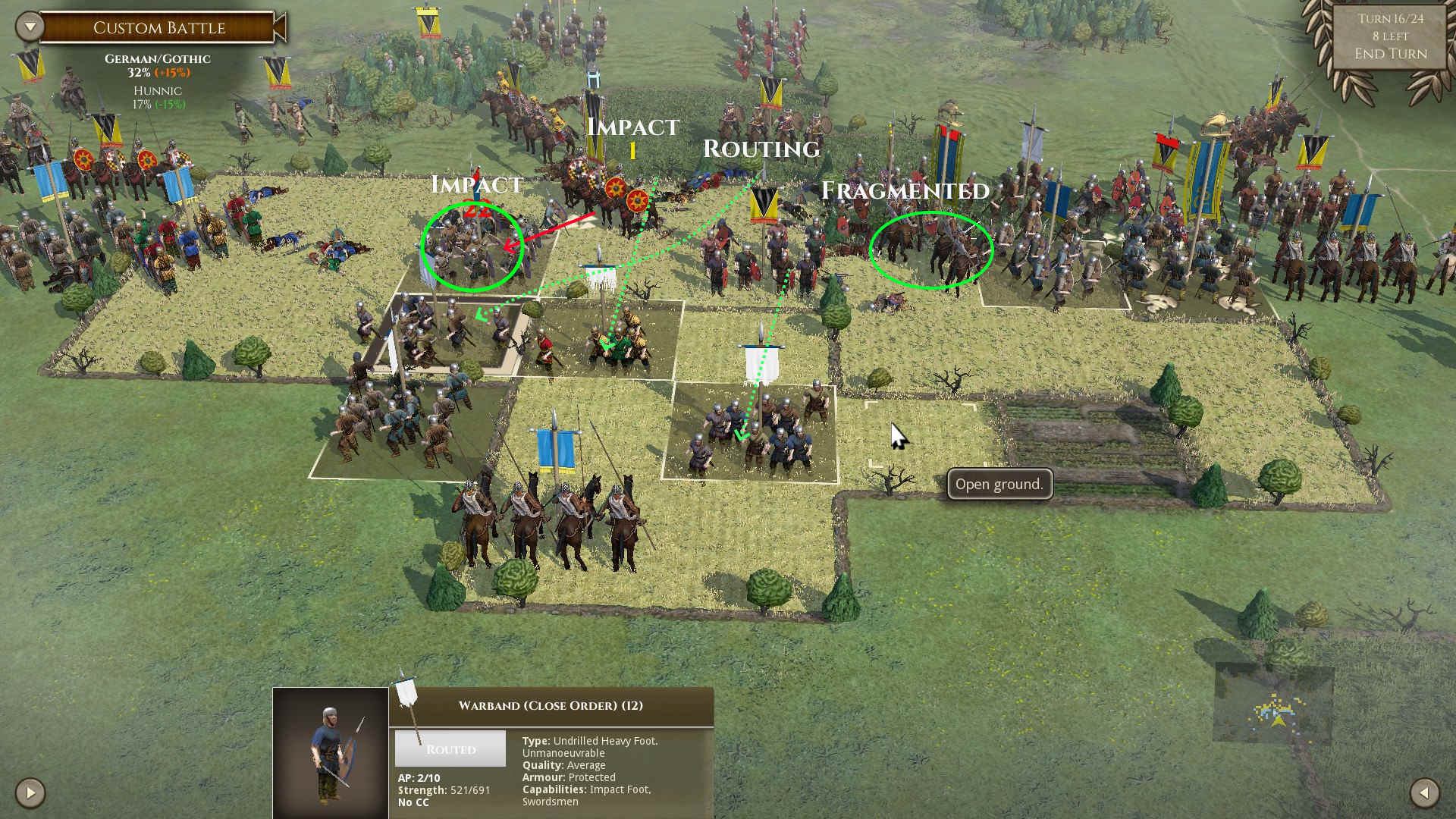Click the round arrow button at bottom right
1456x819 pixels.
pos(1424,793)
